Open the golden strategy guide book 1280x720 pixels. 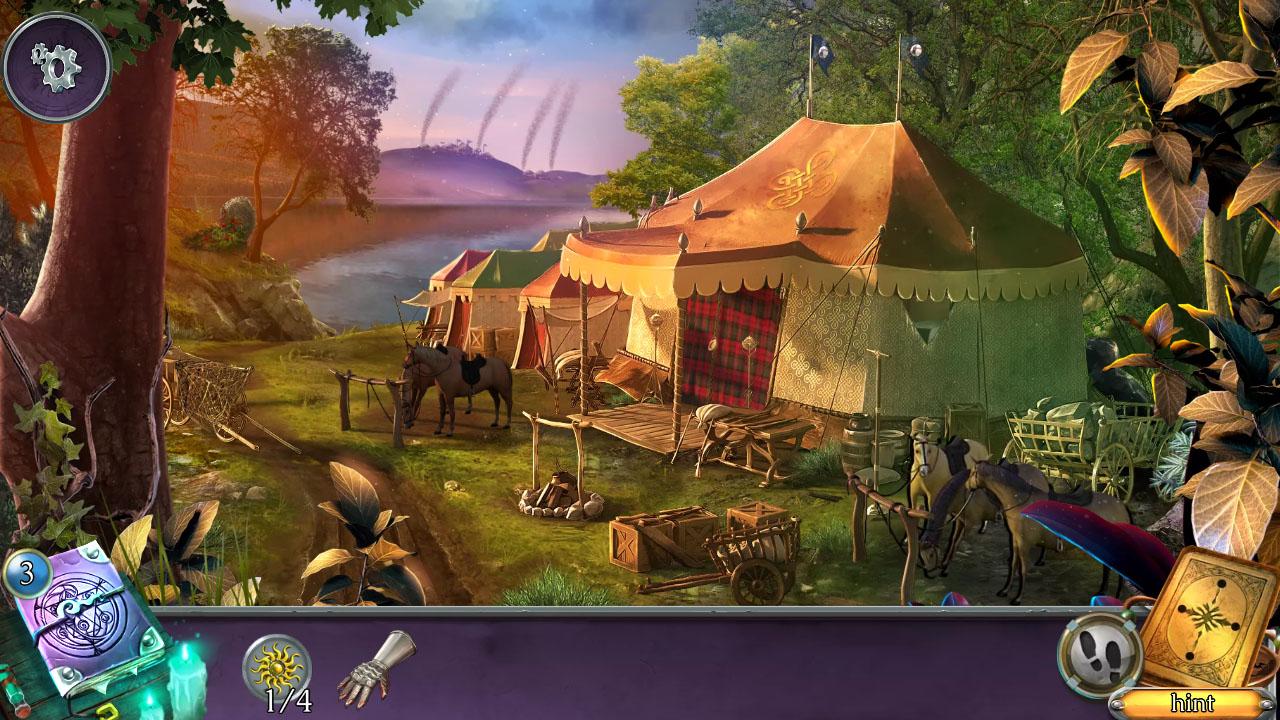pos(1209,616)
